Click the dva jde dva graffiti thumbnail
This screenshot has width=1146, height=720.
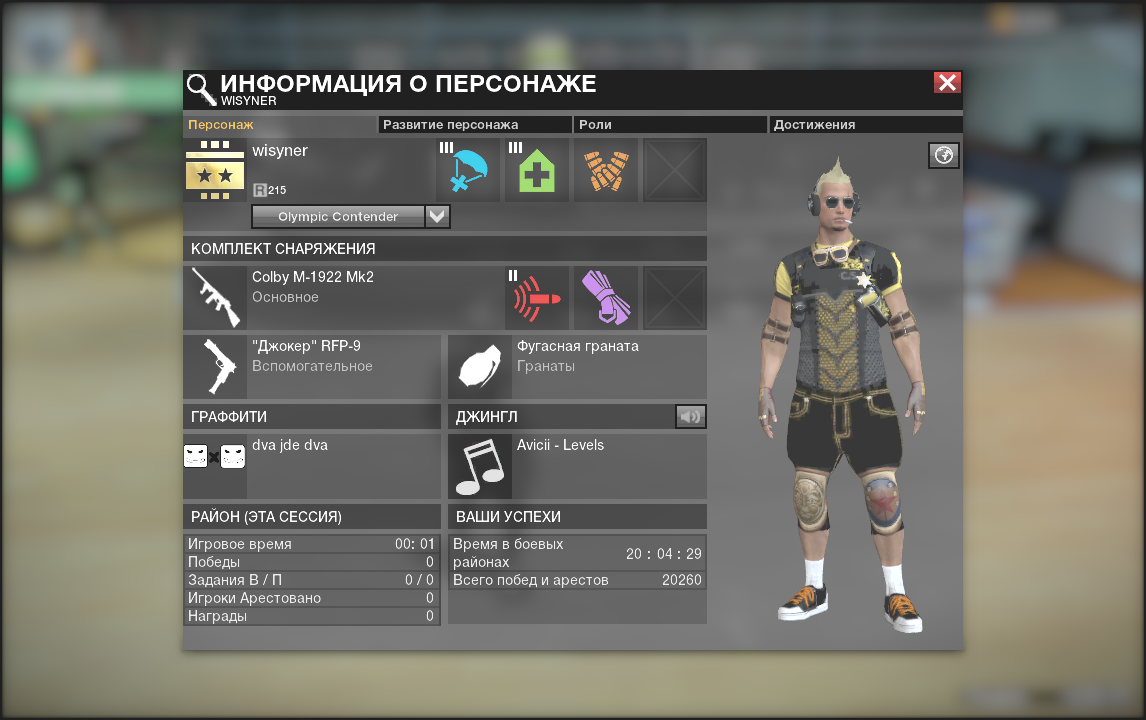(x=215, y=457)
